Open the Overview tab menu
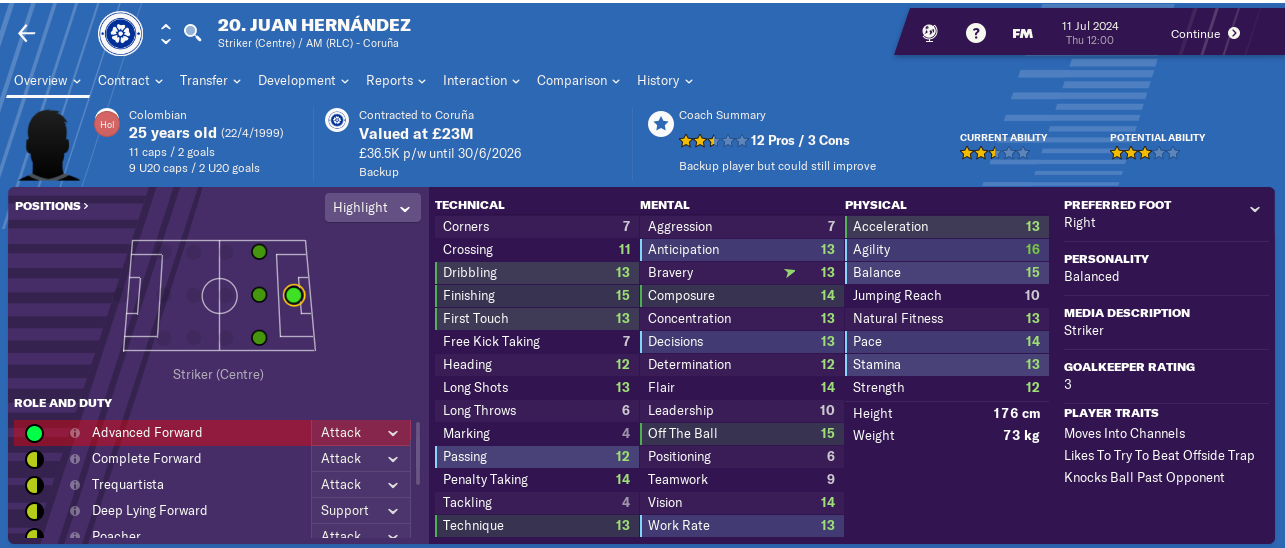 pyautogui.click(x=48, y=81)
